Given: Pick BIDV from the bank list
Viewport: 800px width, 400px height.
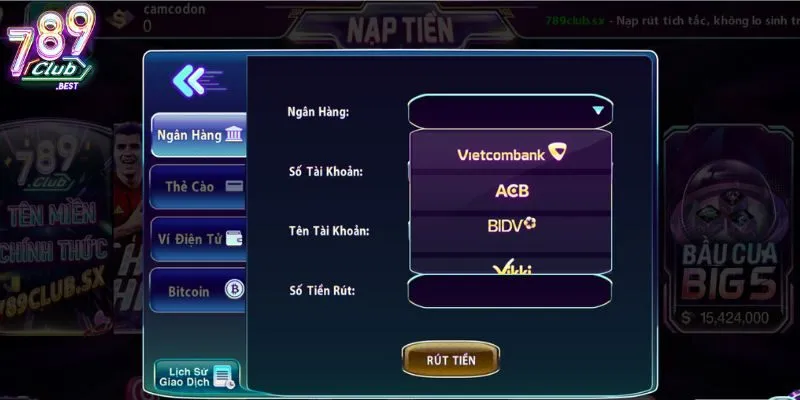Looking at the screenshot, I should click(x=510, y=225).
